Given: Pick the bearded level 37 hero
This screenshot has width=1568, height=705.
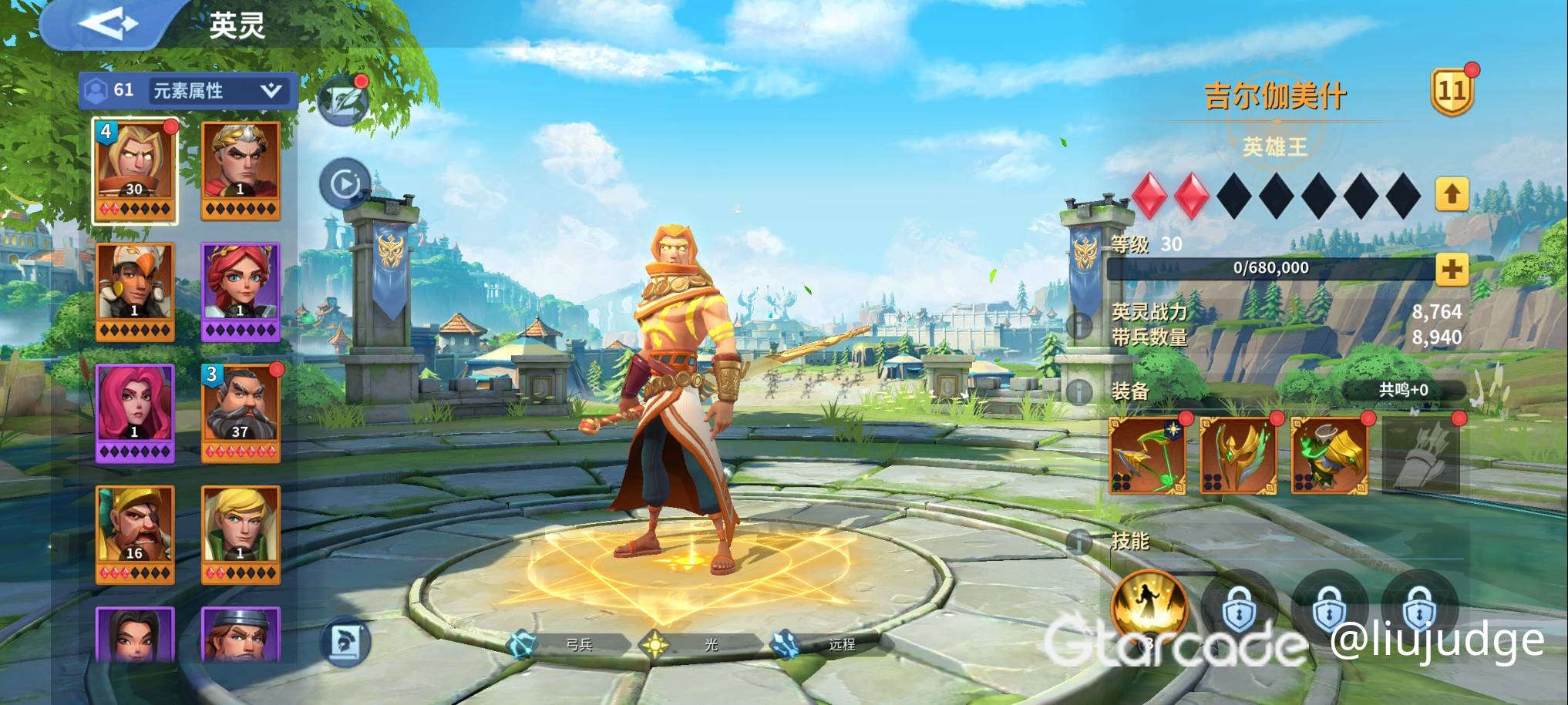Looking at the screenshot, I should coord(241,413).
